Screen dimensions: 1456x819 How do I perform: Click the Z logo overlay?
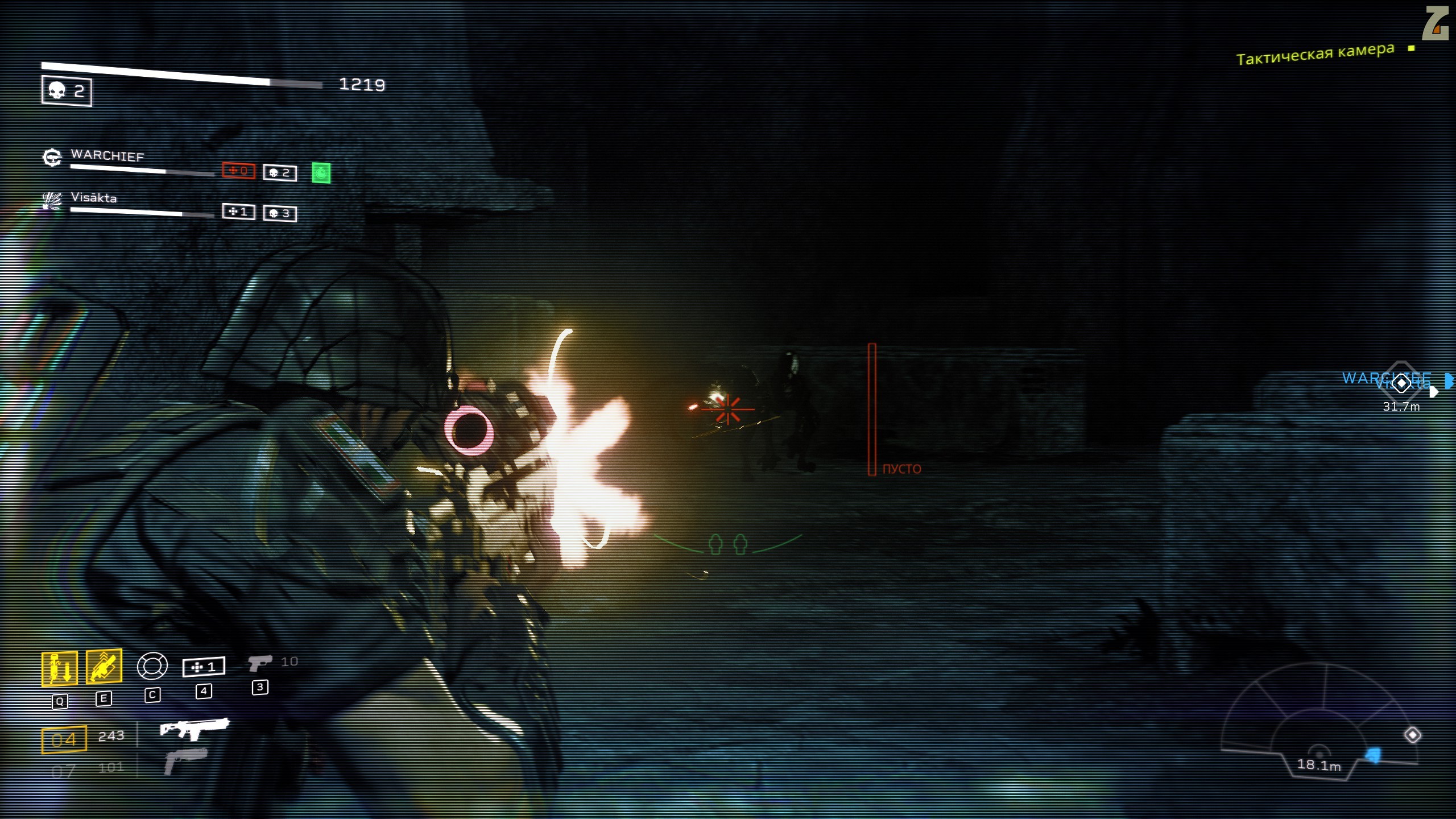(1434, 24)
